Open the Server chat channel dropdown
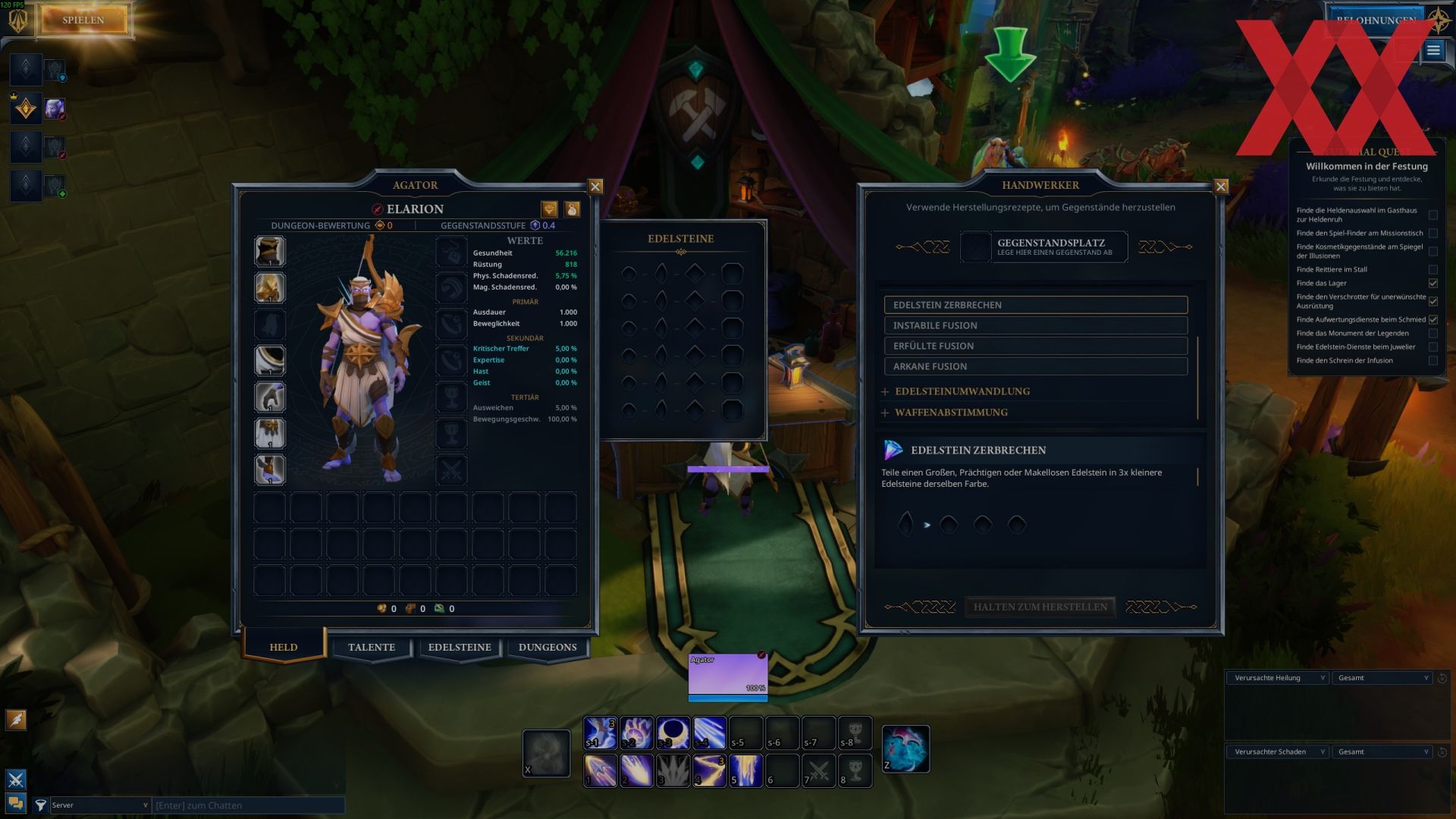Screen dimensions: 1456x819 (x=99, y=805)
